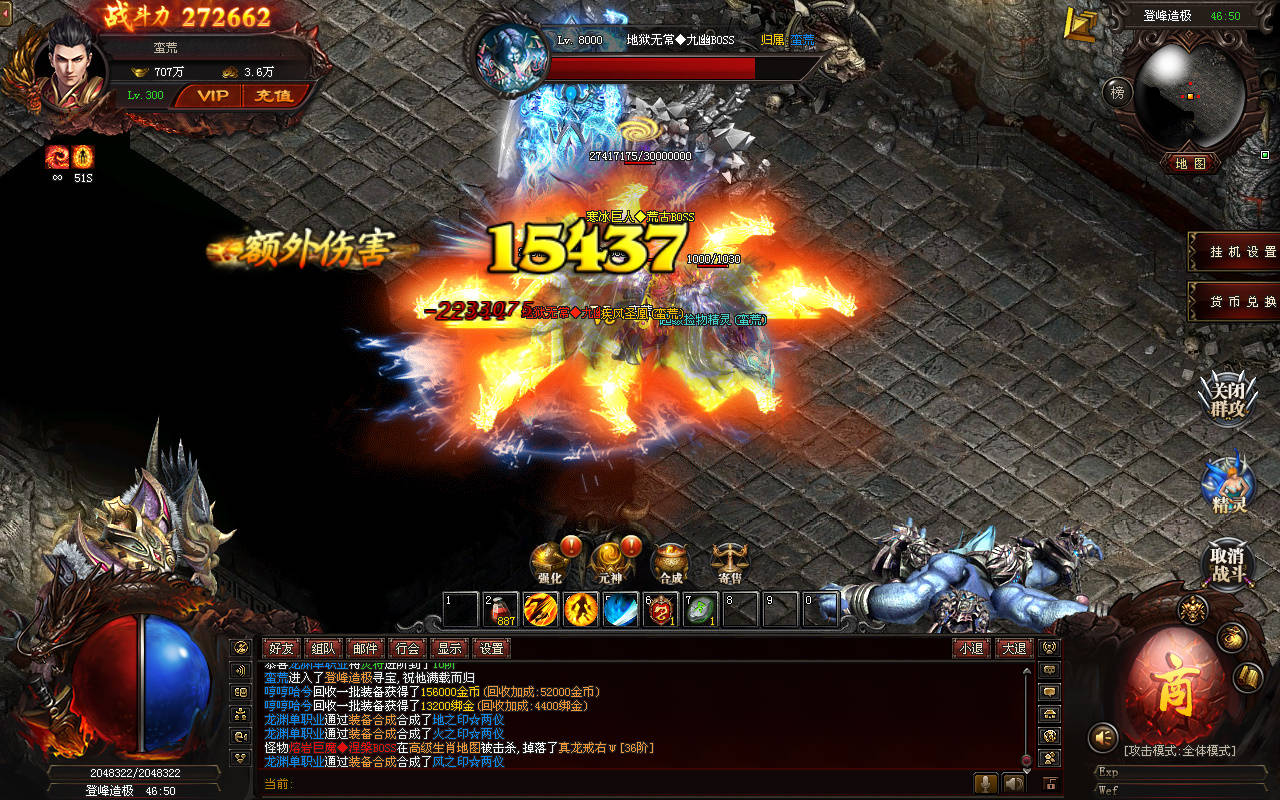Image resolution: width=1280 pixels, height=800 pixels.
Task: Select the 好友 friends chat tab
Action: 282,648
